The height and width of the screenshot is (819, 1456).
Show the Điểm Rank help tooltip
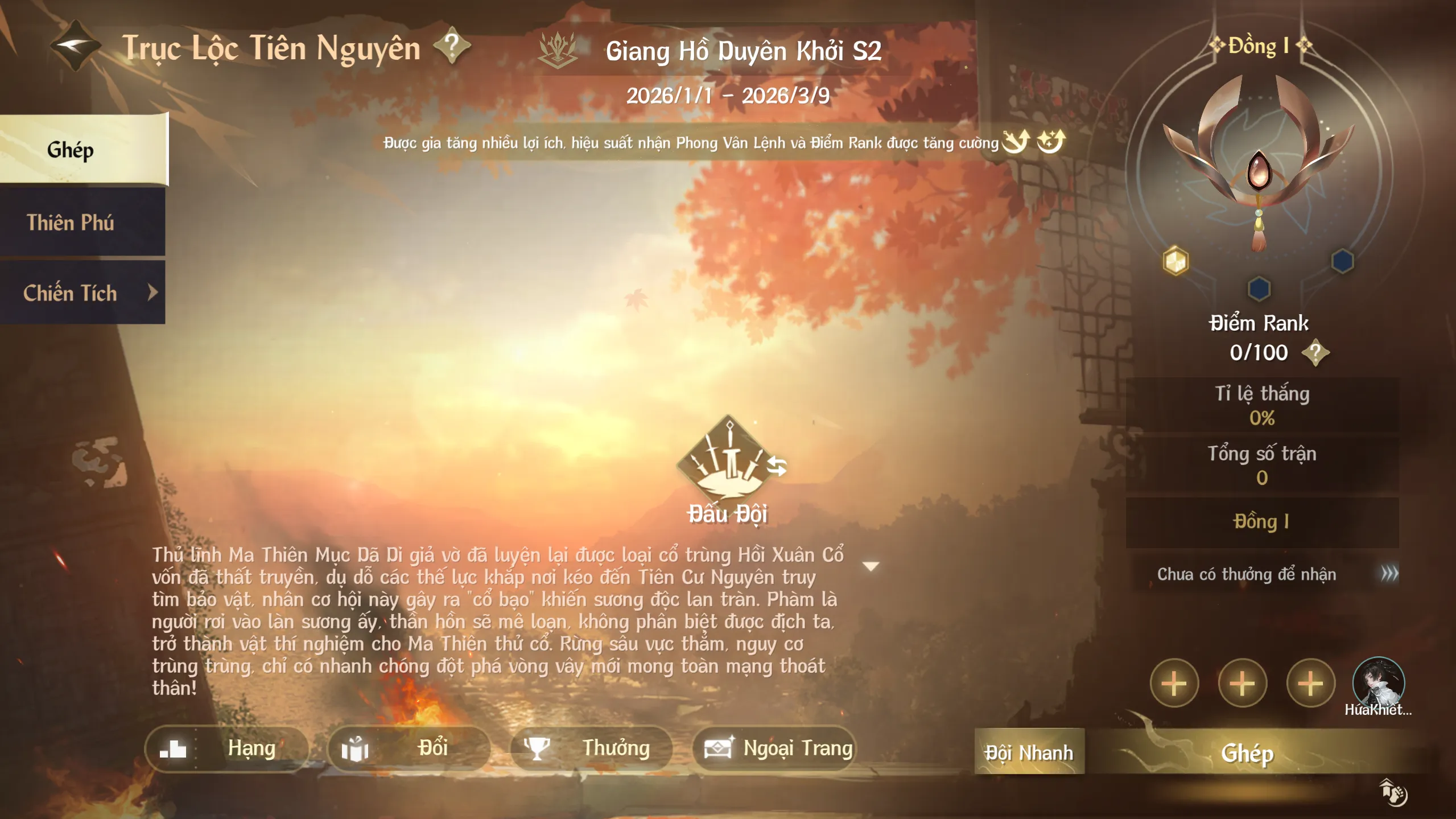(1315, 353)
